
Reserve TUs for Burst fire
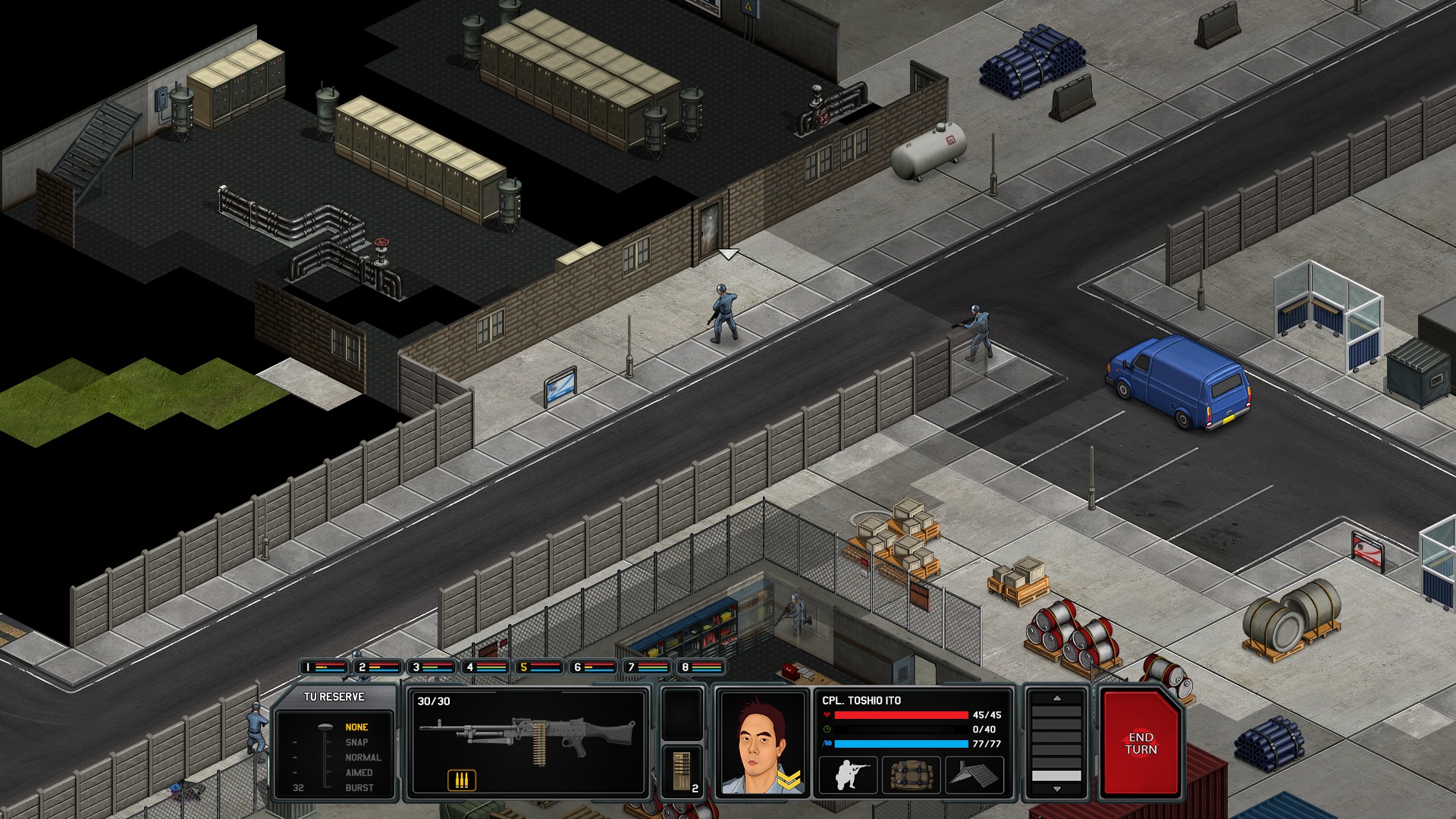[359, 788]
